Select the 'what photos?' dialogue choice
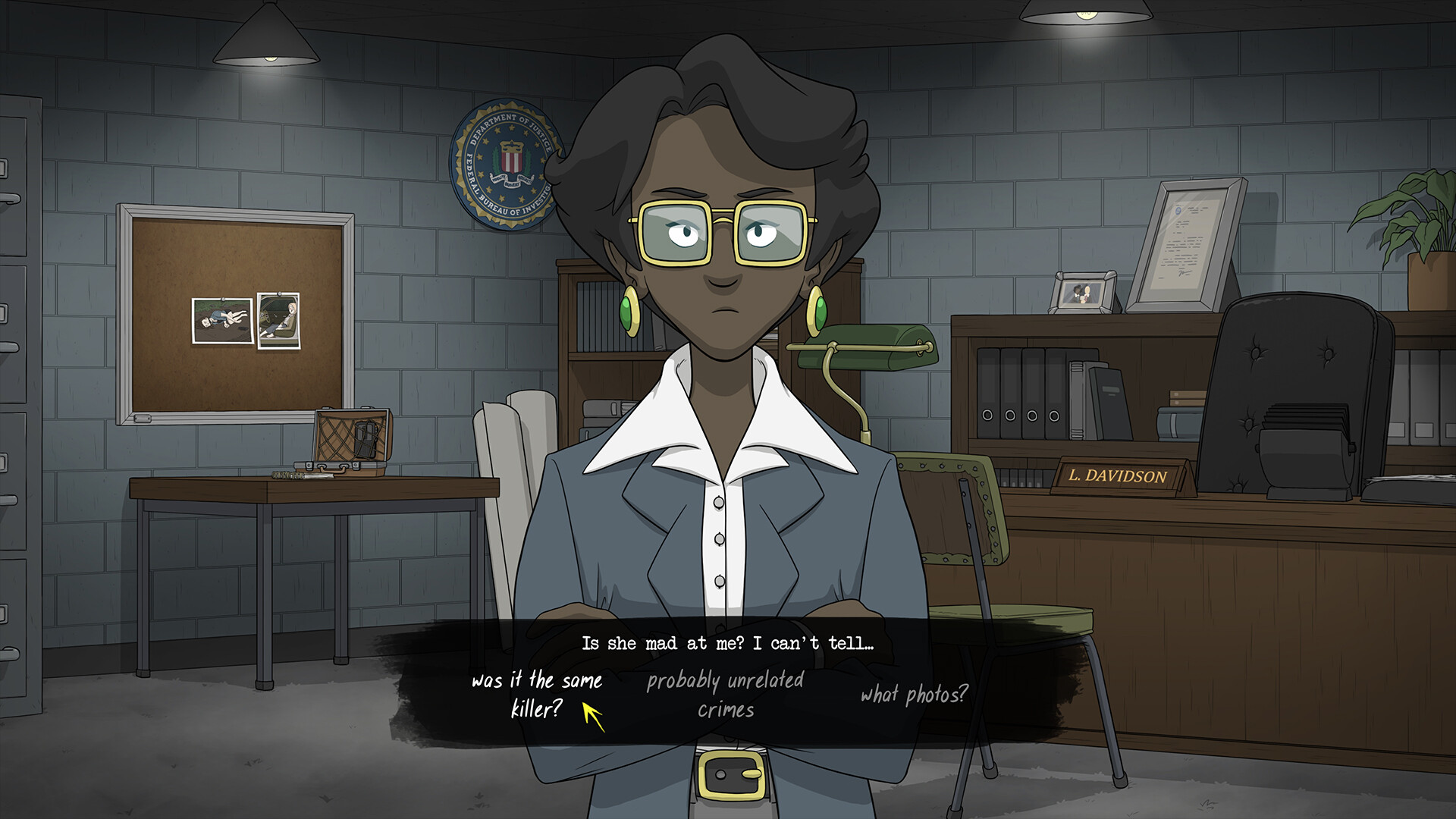This screenshot has height=819, width=1456. click(914, 692)
